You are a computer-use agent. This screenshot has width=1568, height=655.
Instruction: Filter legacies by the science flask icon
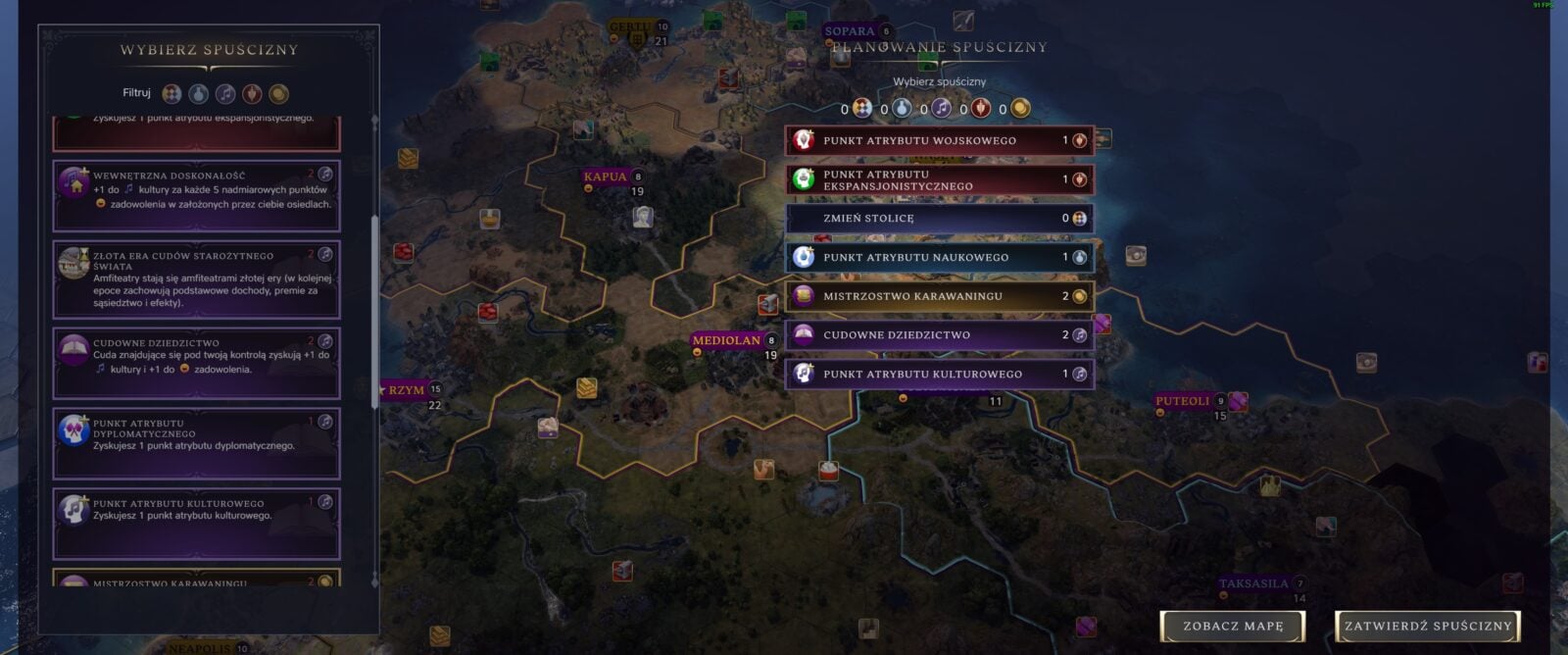pyautogui.click(x=199, y=94)
